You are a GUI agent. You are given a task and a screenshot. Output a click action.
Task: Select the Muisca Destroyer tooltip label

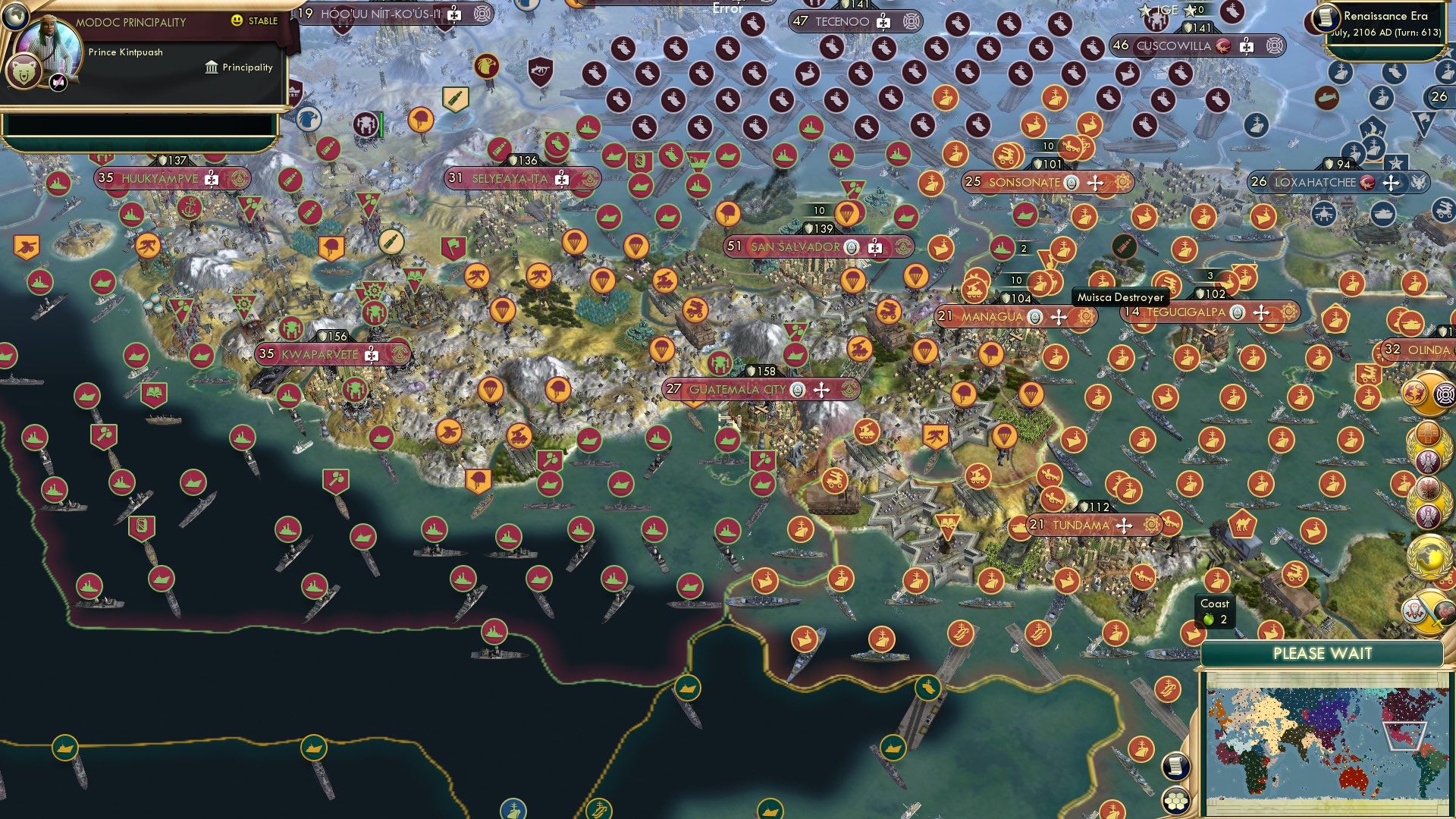[x=1120, y=299]
